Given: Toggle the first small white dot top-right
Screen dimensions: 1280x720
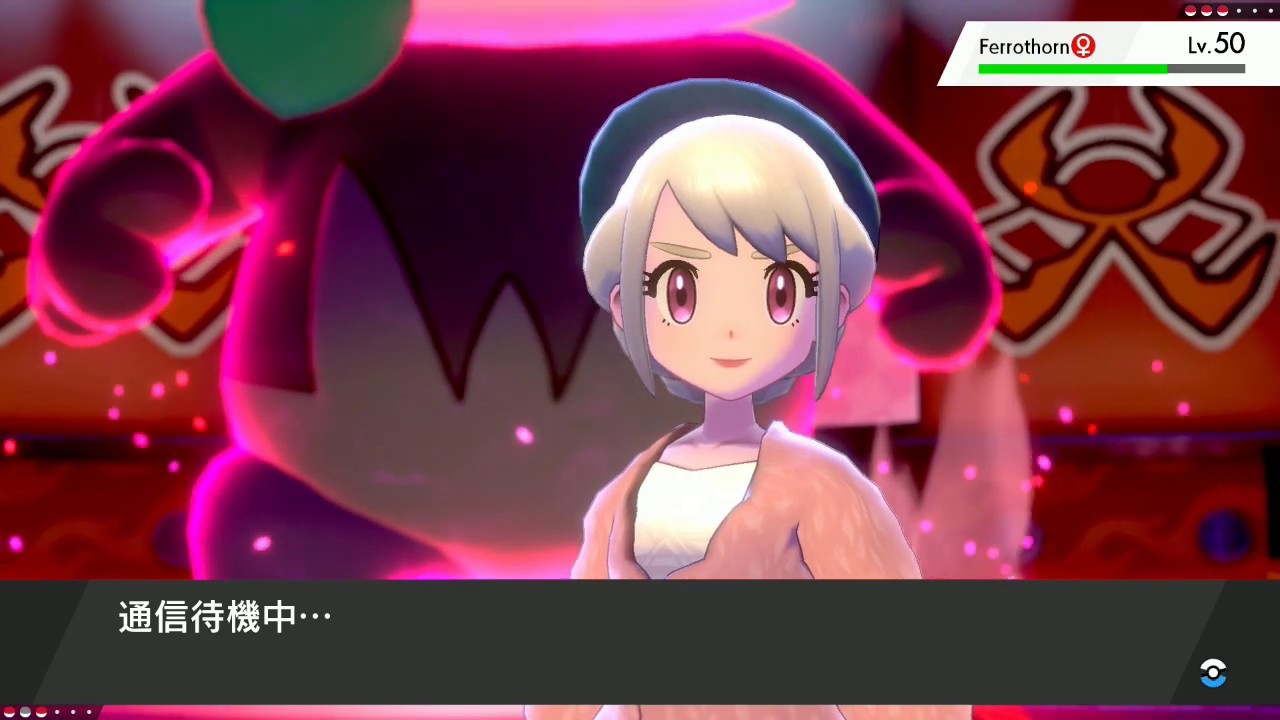Looking at the screenshot, I should [x=1239, y=11].
